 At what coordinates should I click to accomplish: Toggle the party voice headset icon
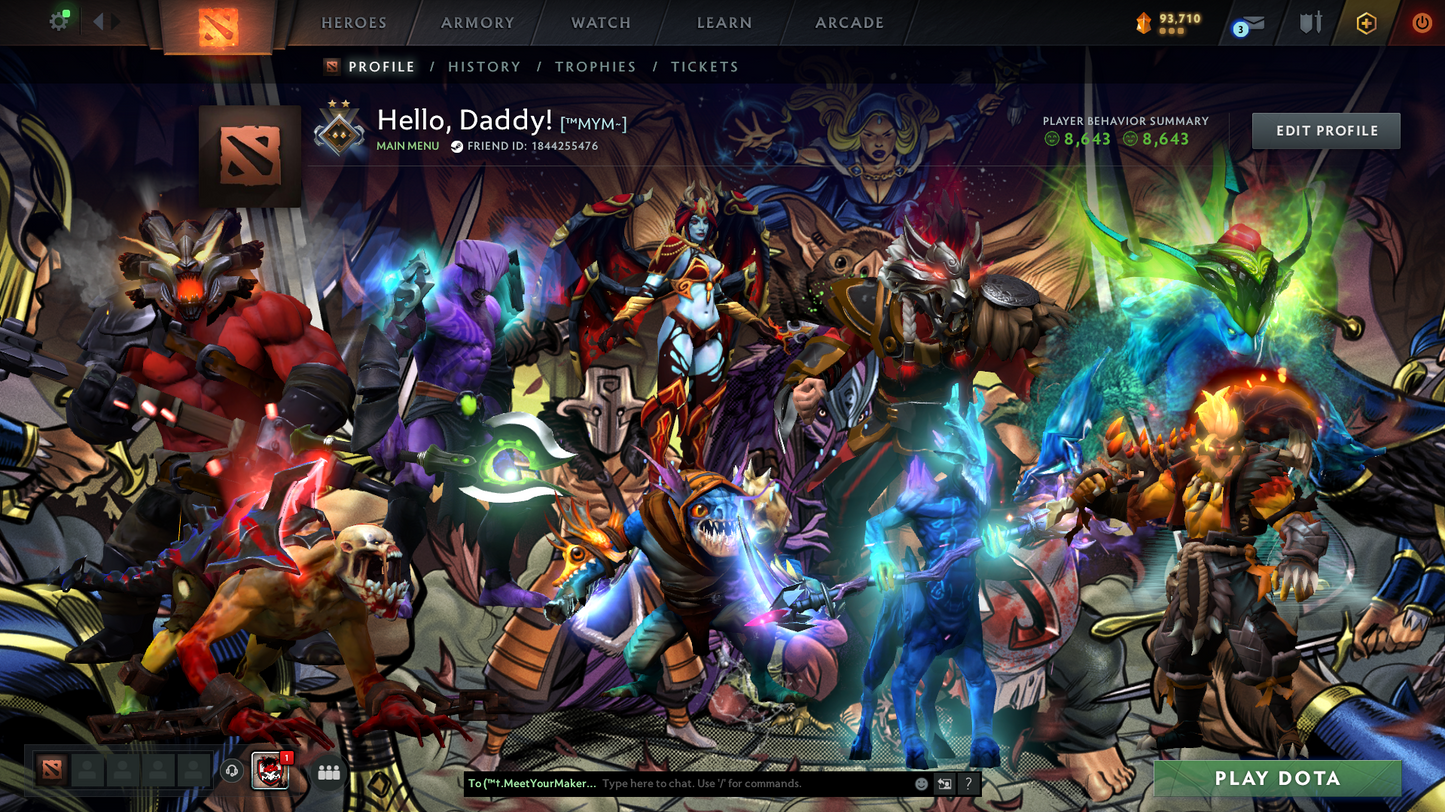tap(232, 771)
